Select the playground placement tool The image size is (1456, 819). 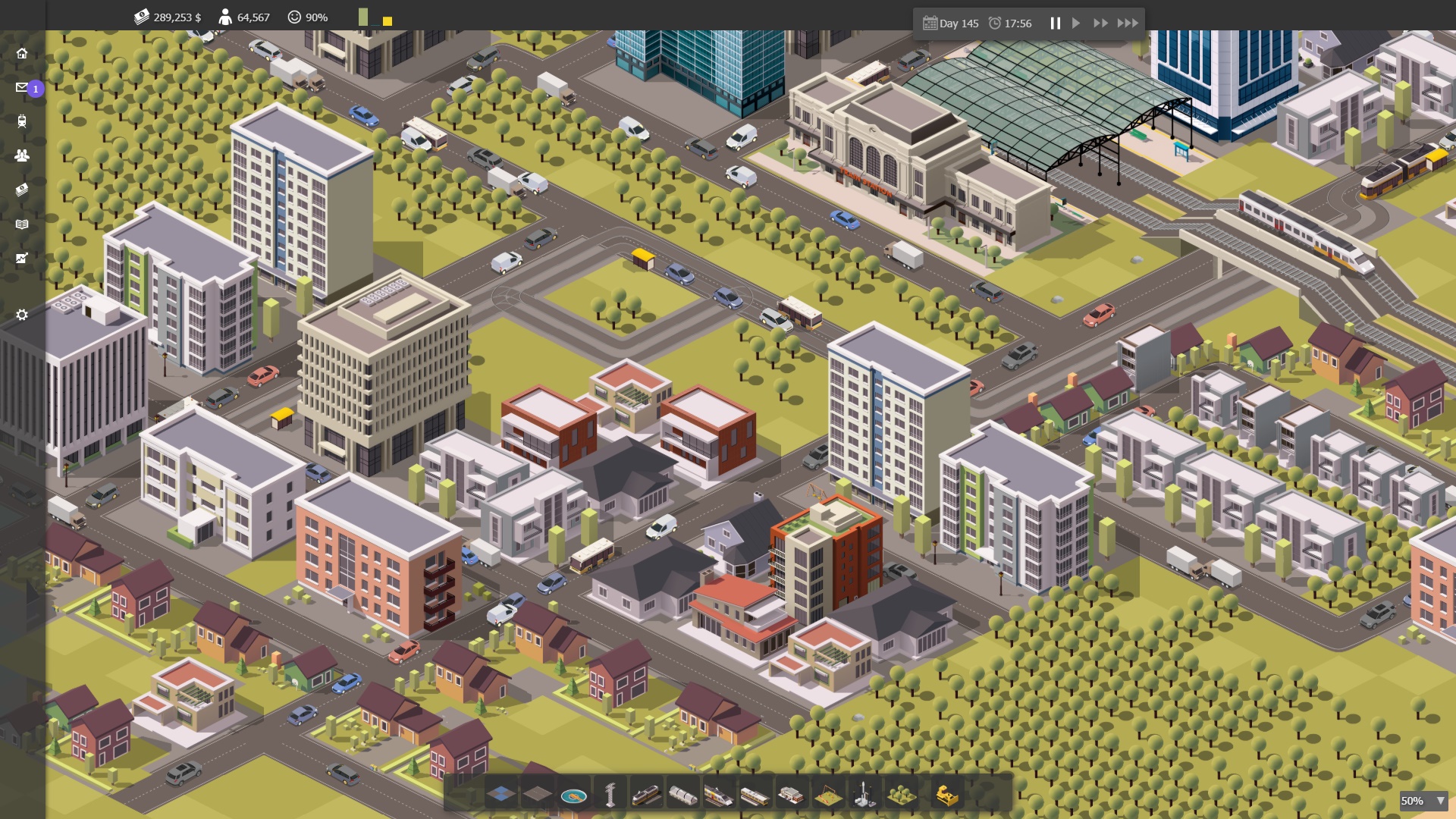(828, 795)
